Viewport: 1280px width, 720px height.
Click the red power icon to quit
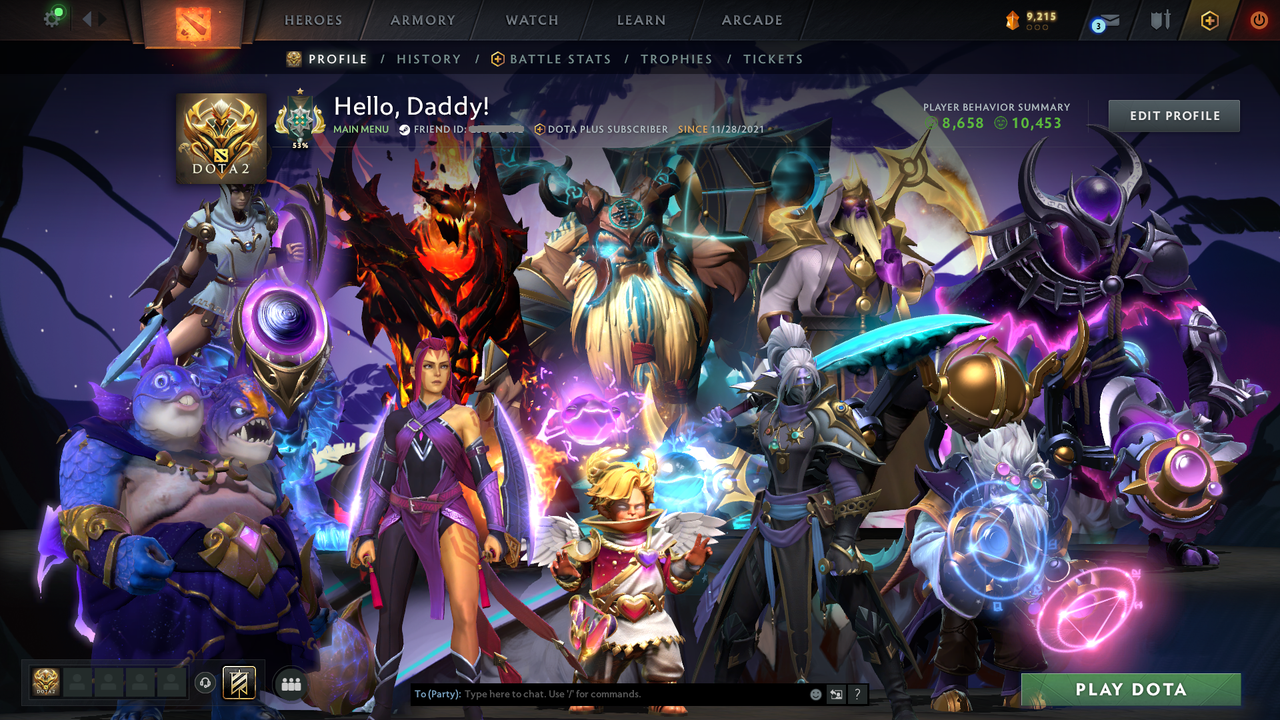[1258, 19]
